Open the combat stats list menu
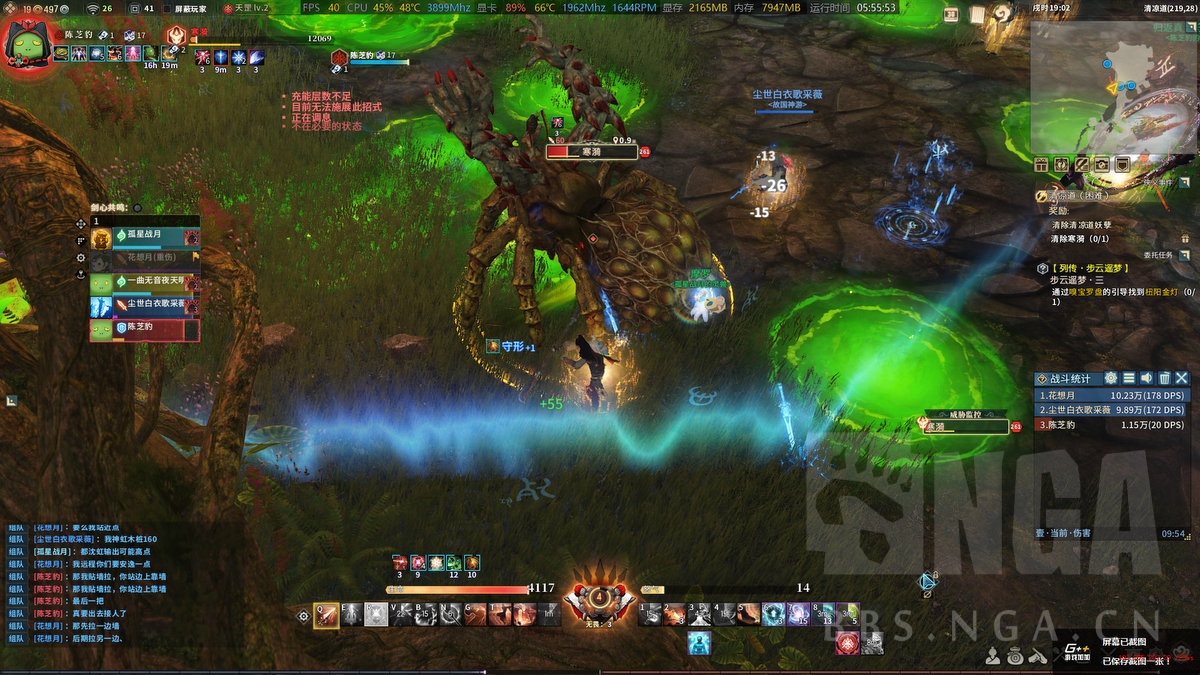1200x675 pixels. point(1129,378)
